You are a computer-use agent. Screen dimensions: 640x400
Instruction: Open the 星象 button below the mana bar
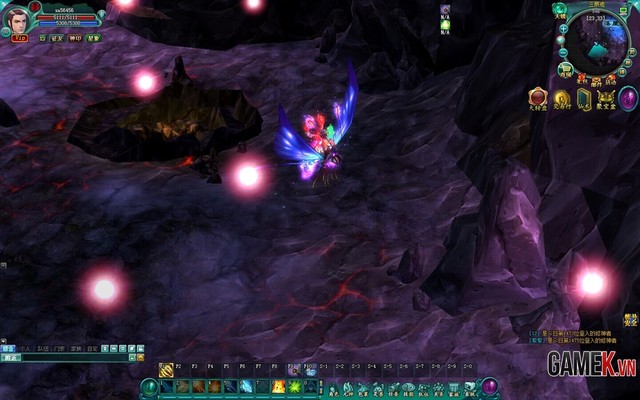[x=93, y=37]
